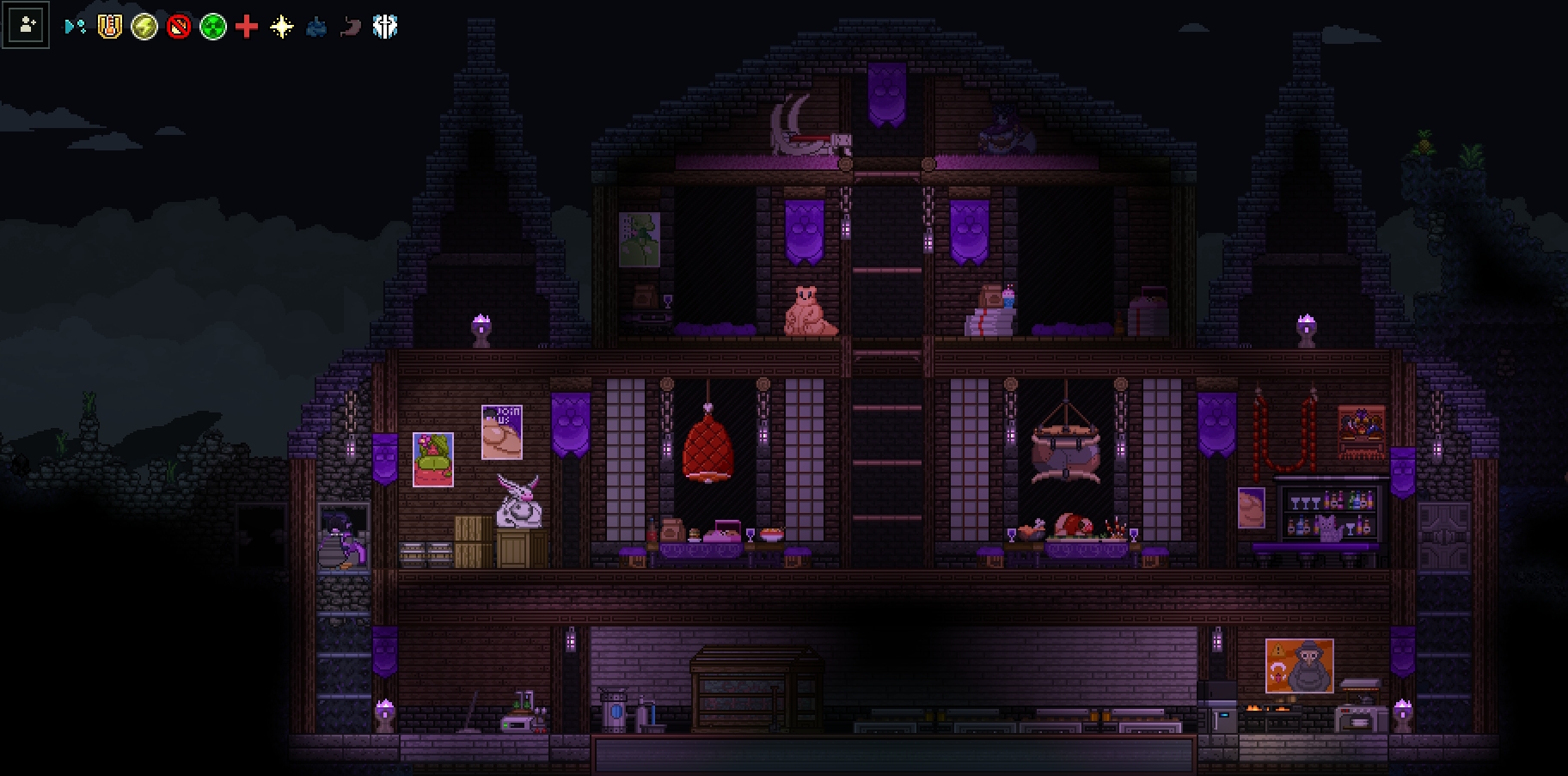Select the red prohibition status icon

click(x=178, y=27)
